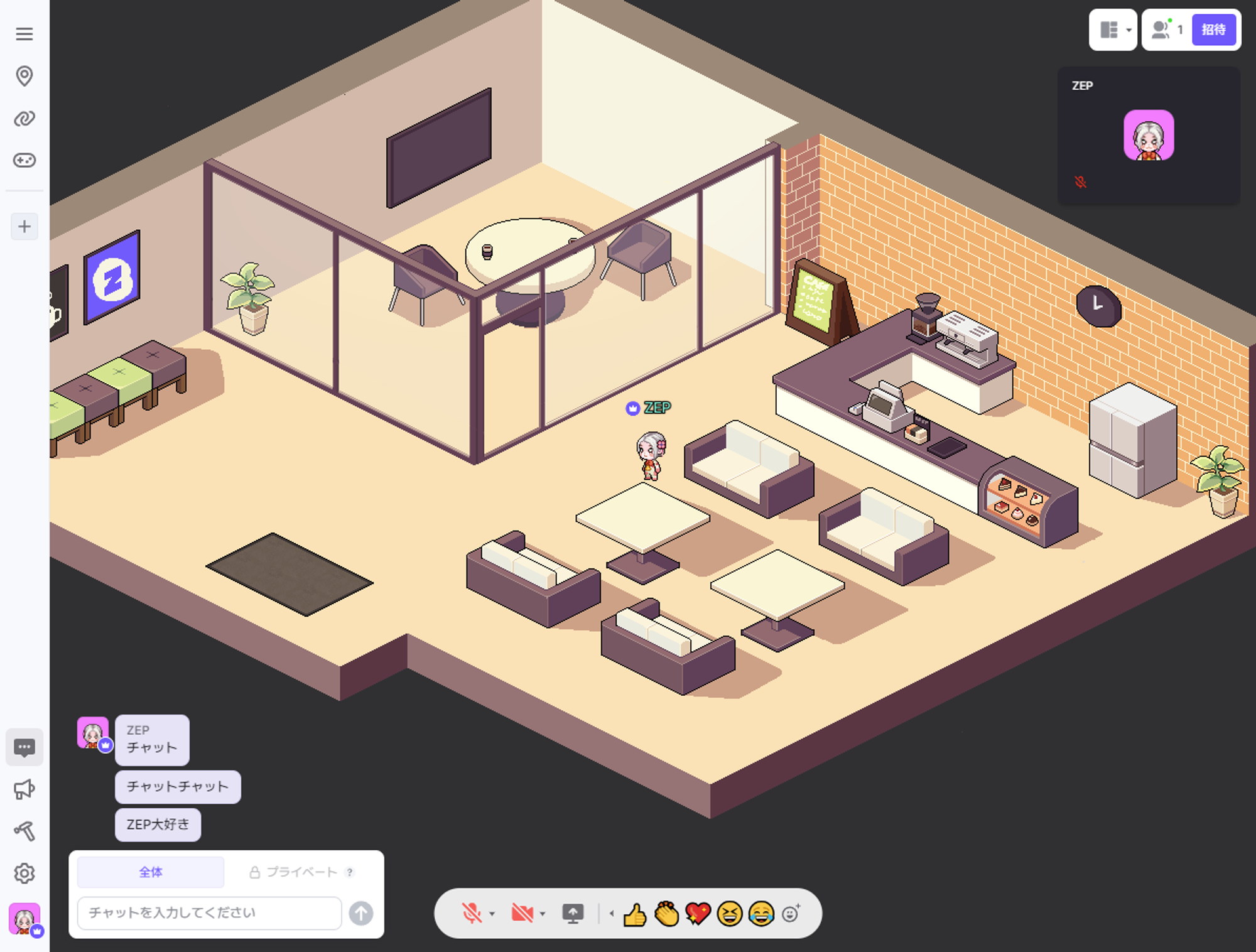Viewport: 1256px width, 952px height.
Task: Toggle the chat bubble panel
Action: 24,747
